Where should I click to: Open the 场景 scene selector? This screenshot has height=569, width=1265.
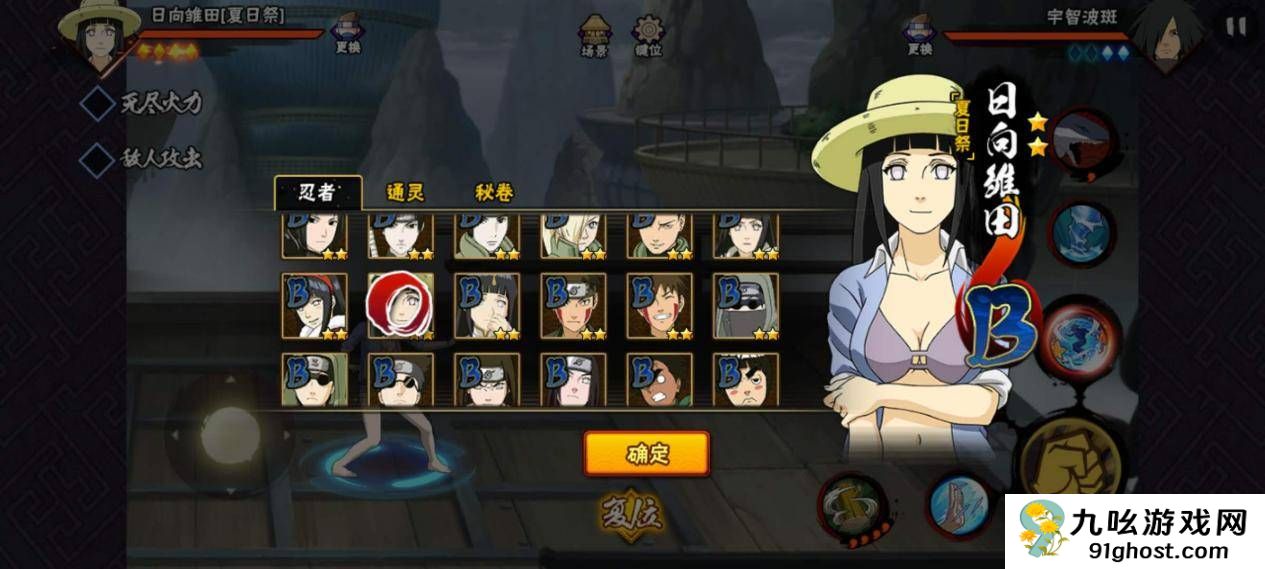click(594, 36)
